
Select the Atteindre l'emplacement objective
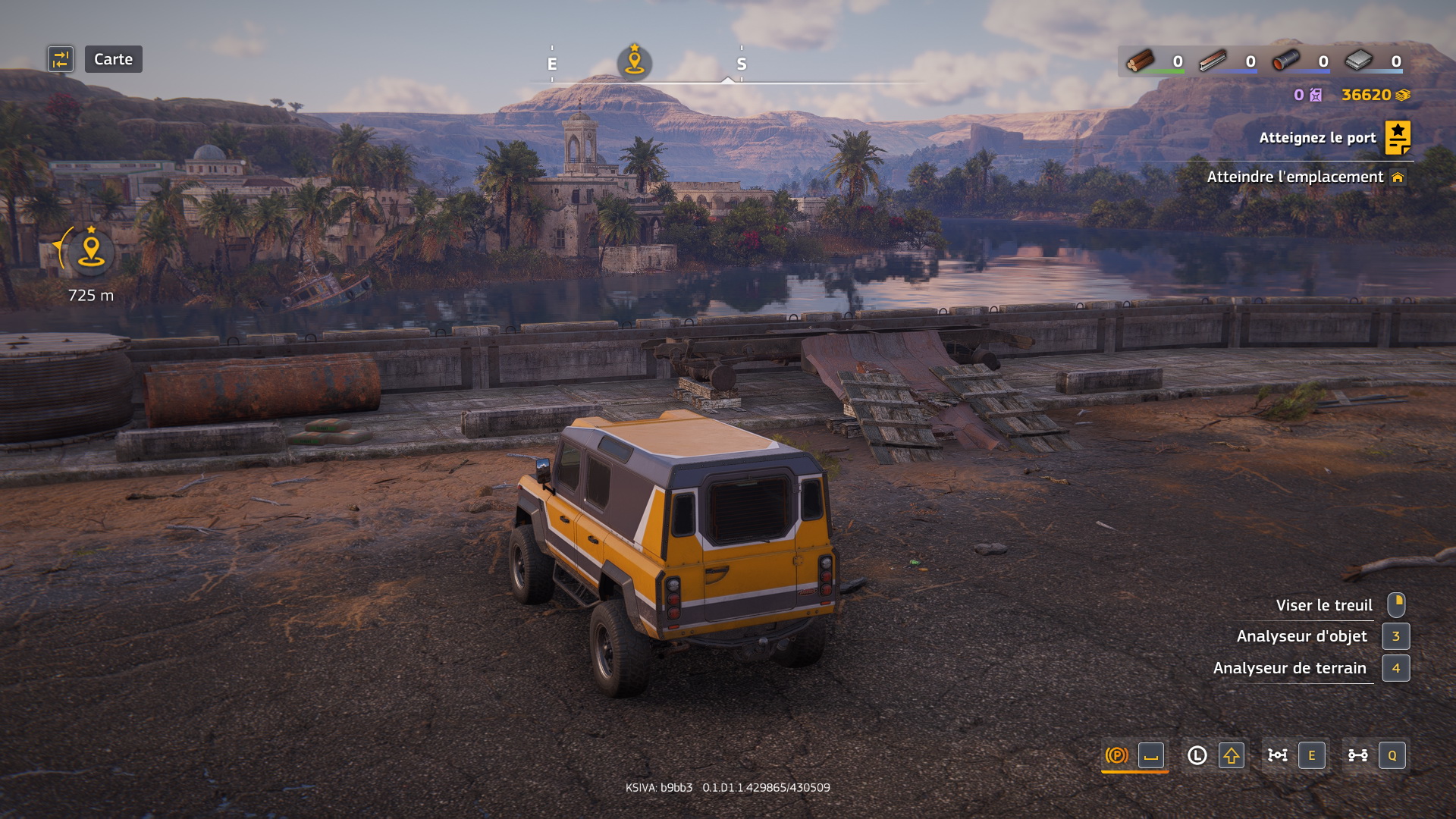tap(1295, 177)
